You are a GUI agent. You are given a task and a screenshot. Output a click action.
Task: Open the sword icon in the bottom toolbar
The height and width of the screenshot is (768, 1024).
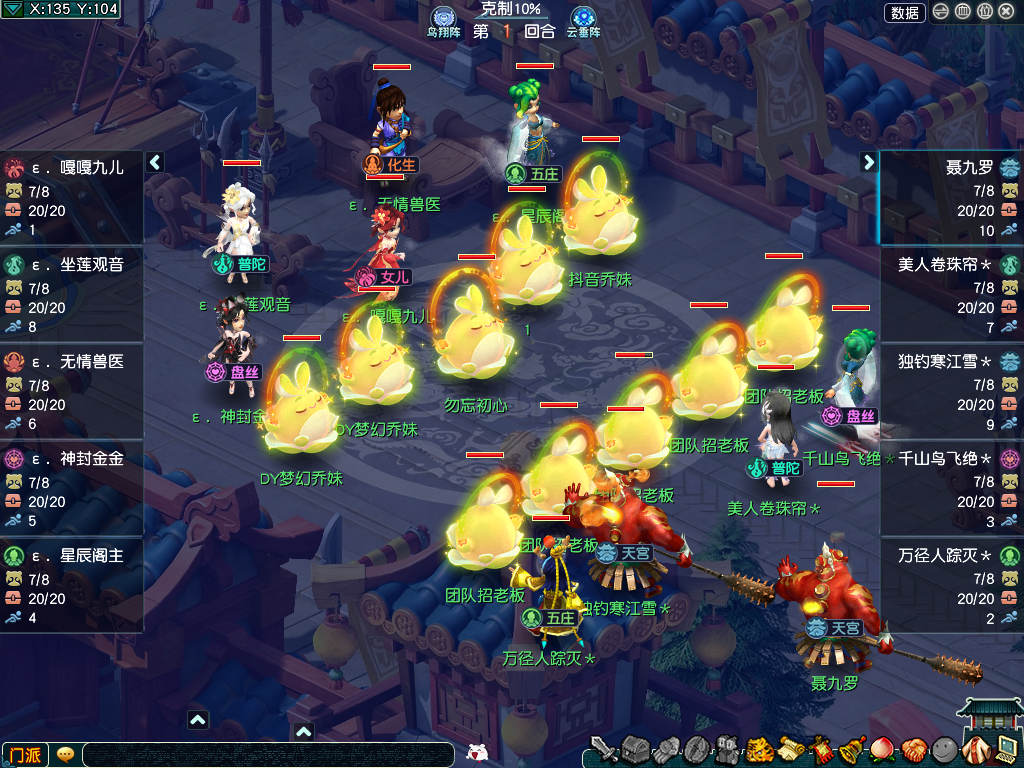pos(603,749)
